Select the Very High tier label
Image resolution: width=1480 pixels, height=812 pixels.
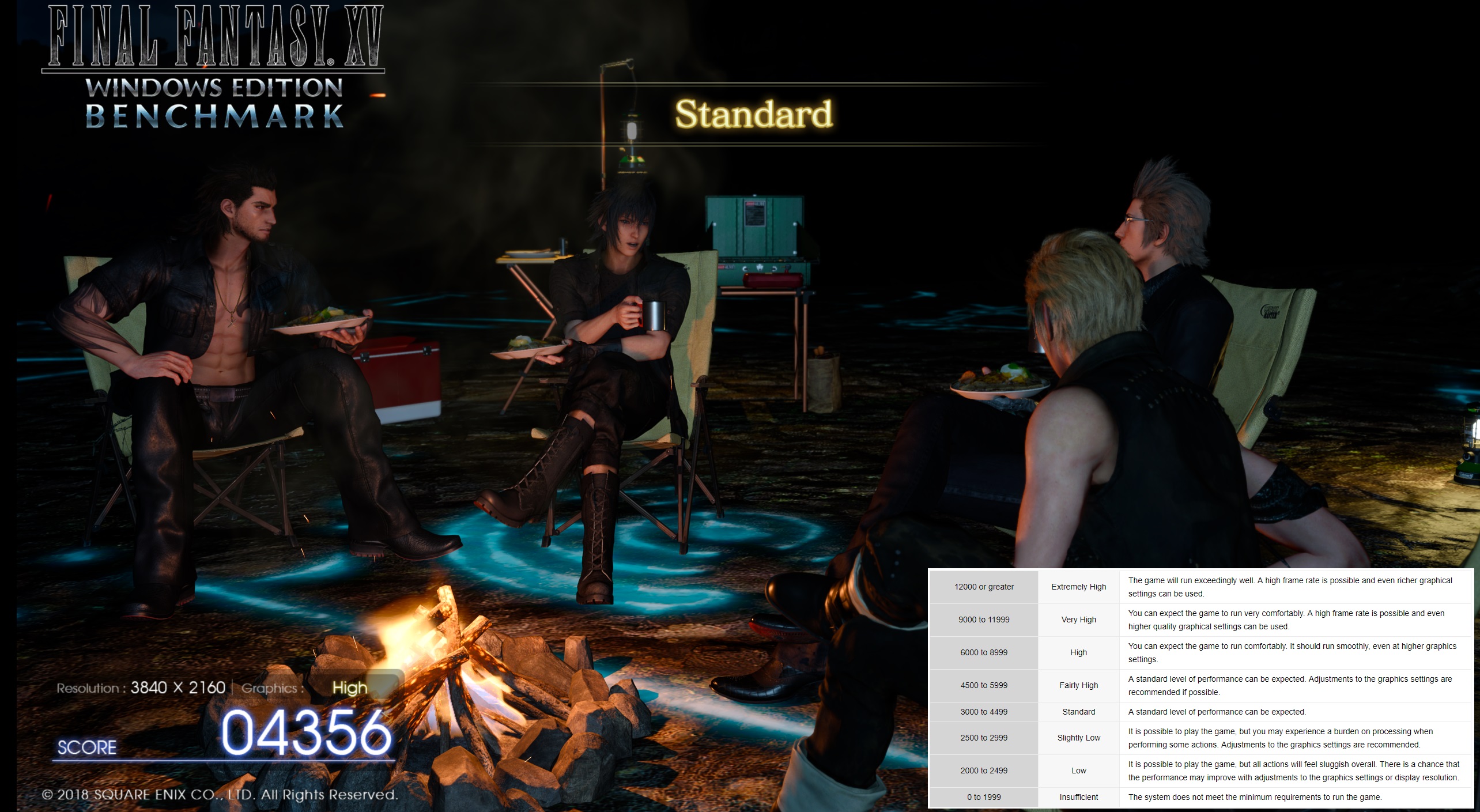(x=1078, y=620)
